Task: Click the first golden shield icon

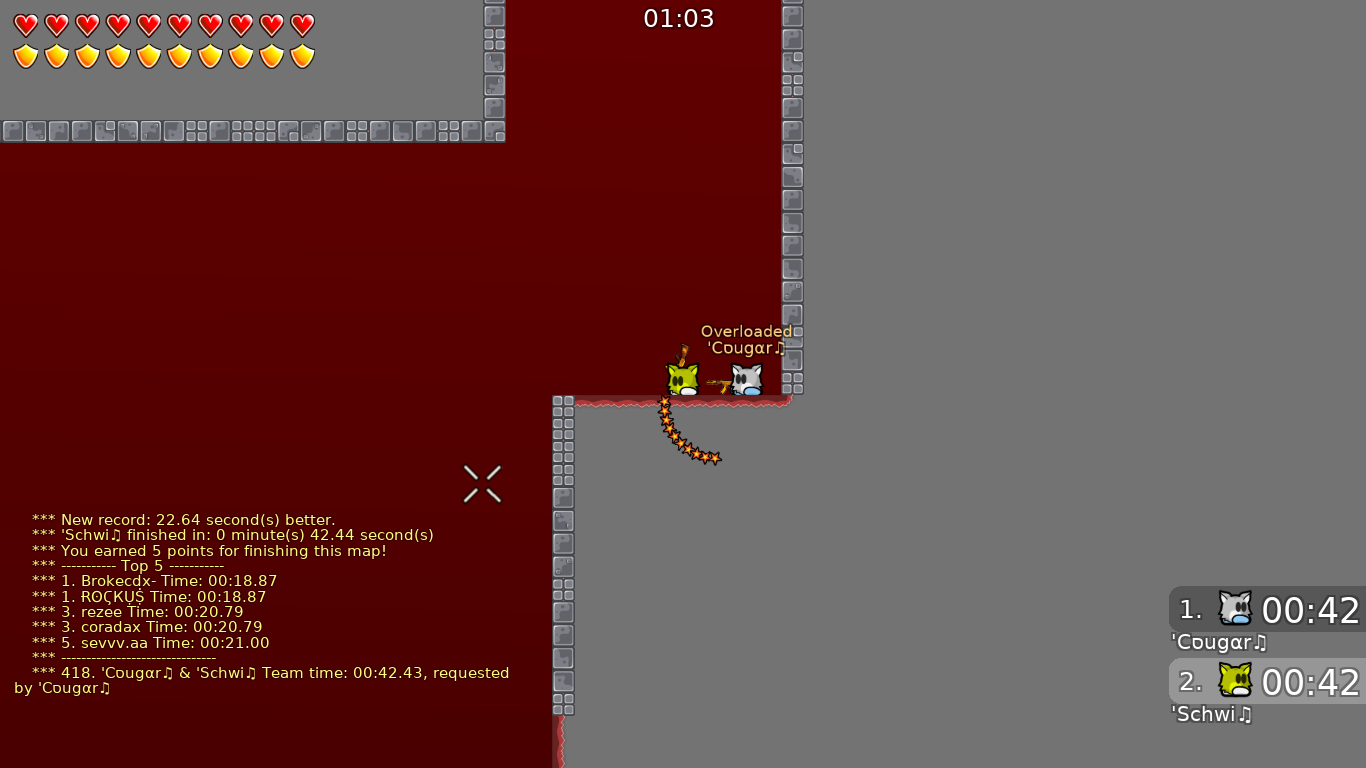Action: pos(25,54)
